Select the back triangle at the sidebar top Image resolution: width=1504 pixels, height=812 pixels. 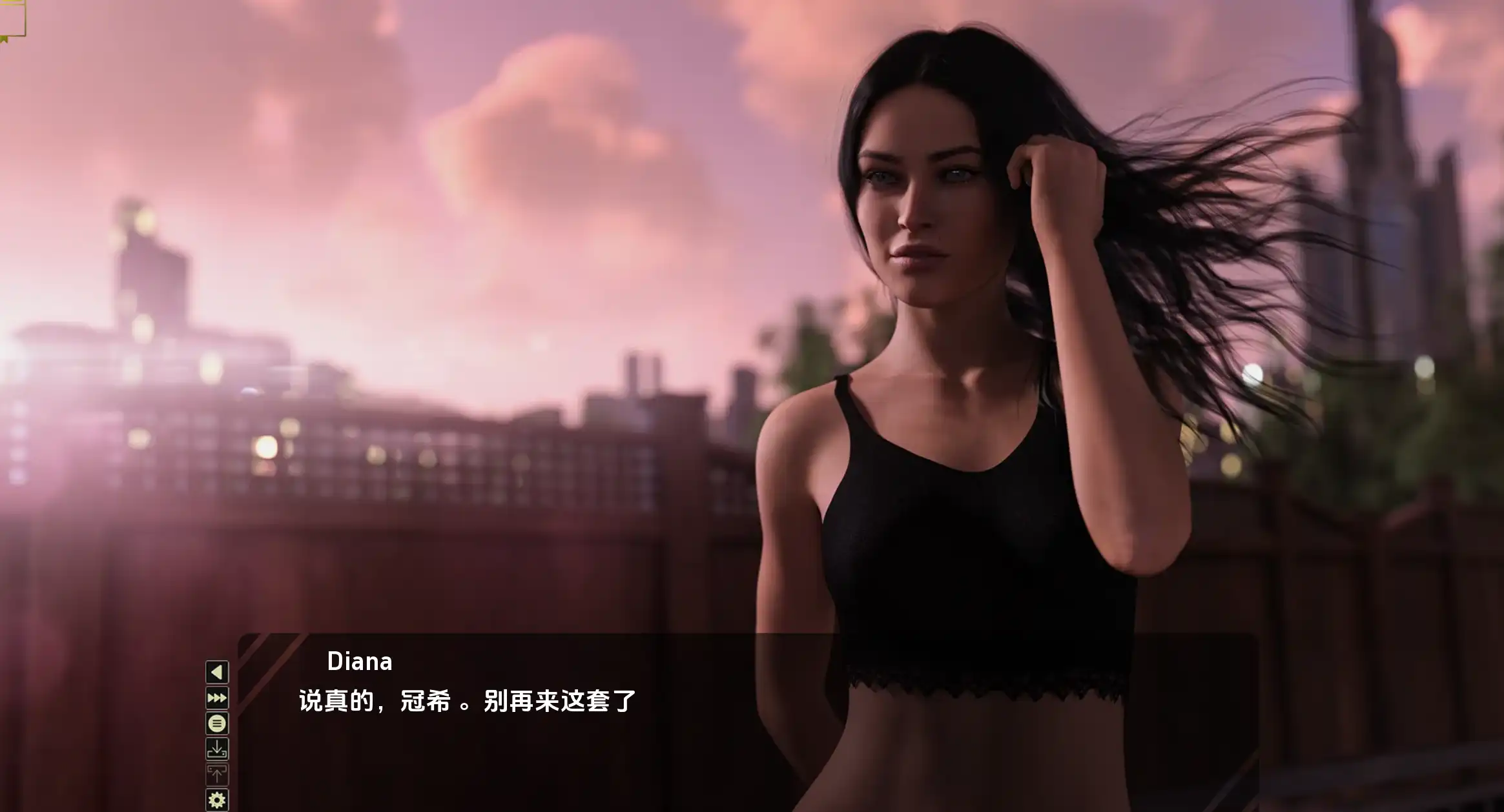218,671
